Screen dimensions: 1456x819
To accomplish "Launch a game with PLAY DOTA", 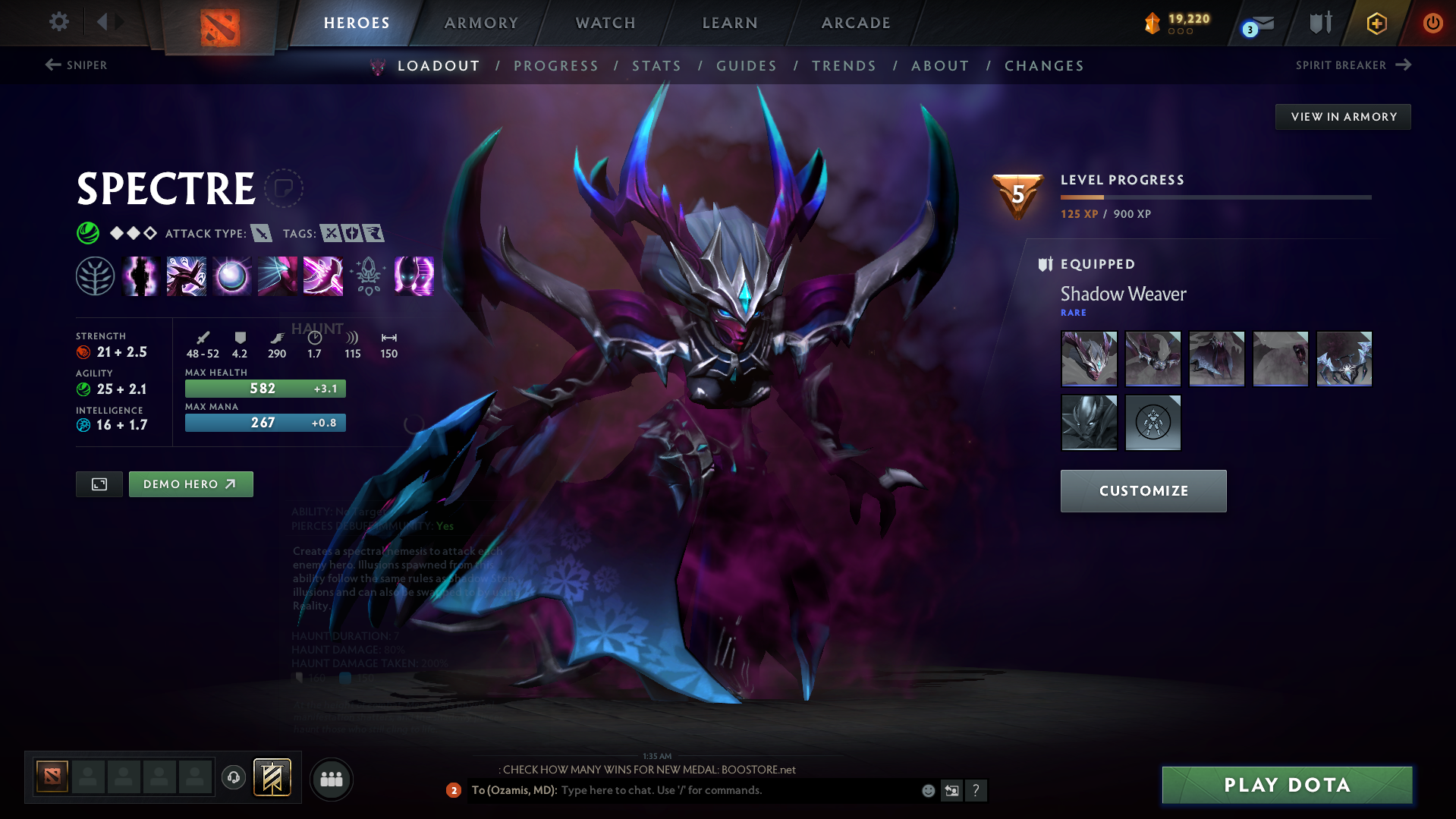I will pos(1285,785).
